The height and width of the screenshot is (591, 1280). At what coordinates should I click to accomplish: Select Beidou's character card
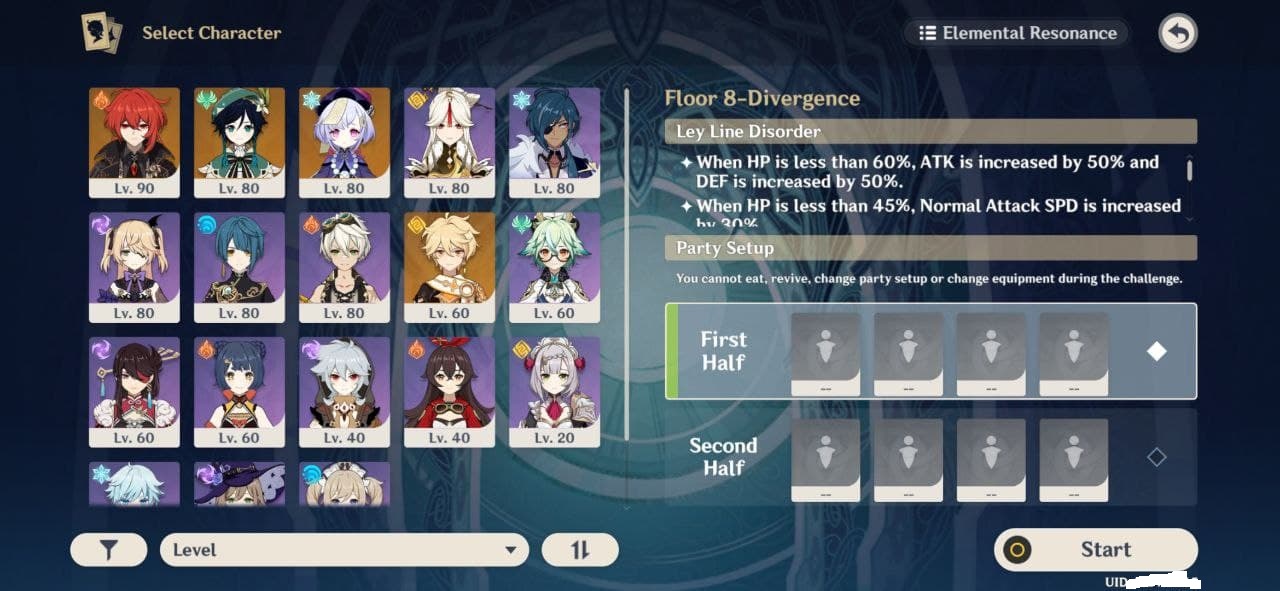point(134,391)
